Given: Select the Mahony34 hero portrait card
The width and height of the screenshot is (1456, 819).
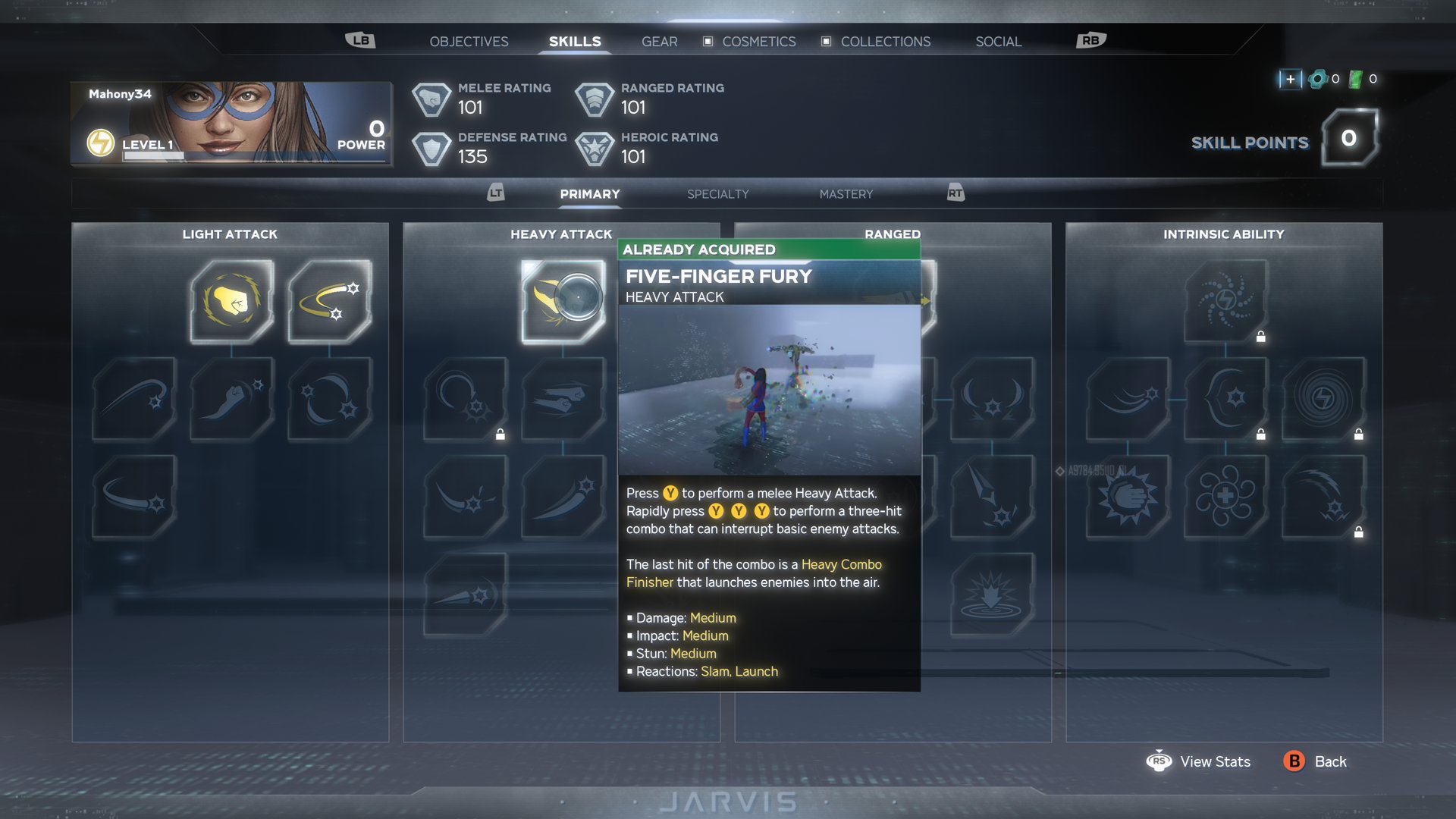Looking at the screenshot, I should click(231, 124).
